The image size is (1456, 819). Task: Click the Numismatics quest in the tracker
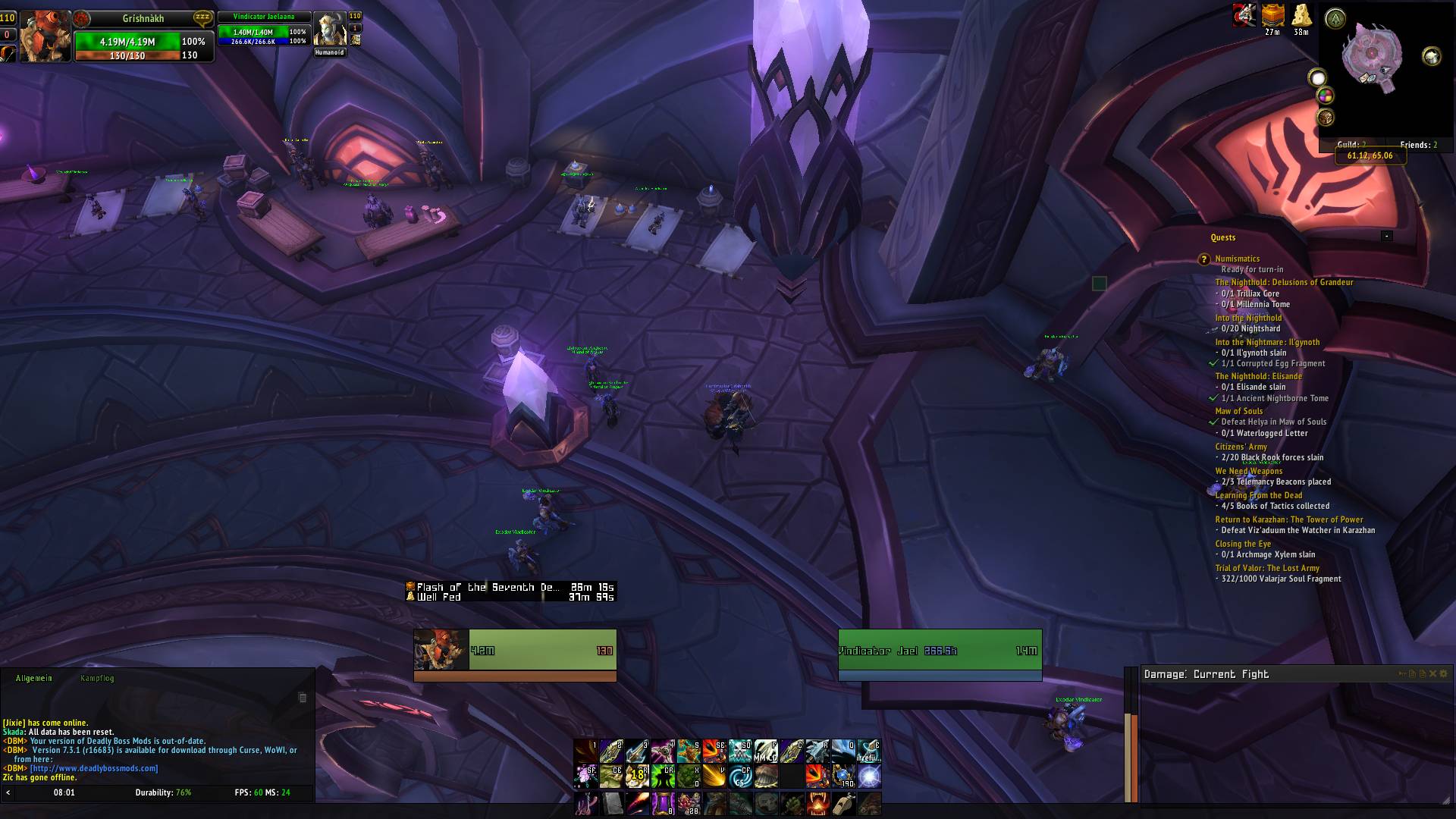point(1238,259)
